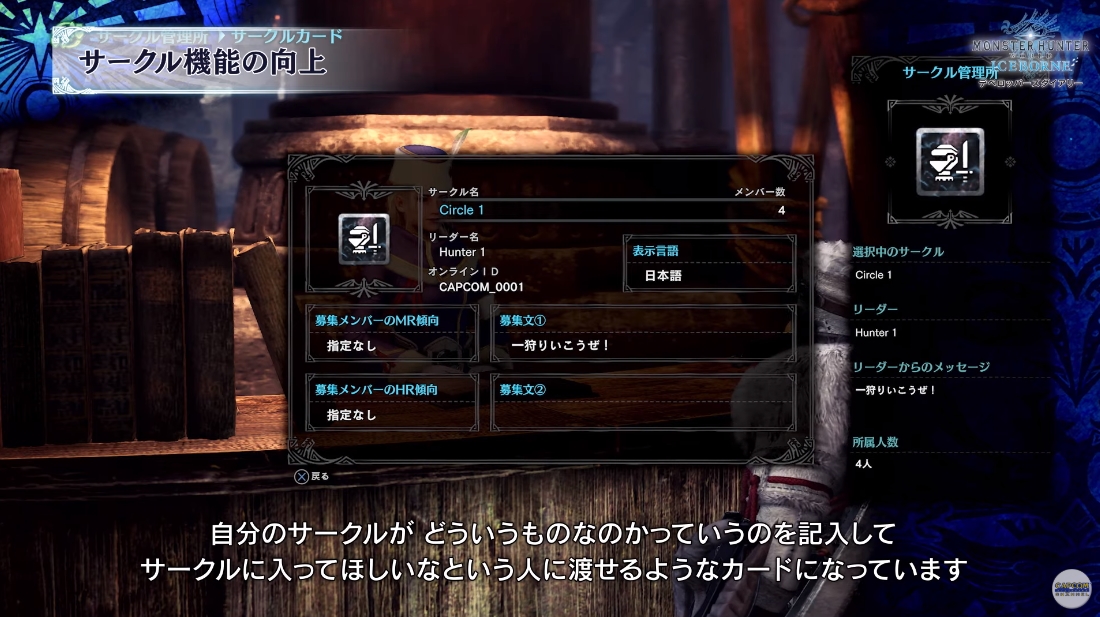Go back with the 戻る button
1100x617 pixels.
pyautogui.click(x=311, y=476)
